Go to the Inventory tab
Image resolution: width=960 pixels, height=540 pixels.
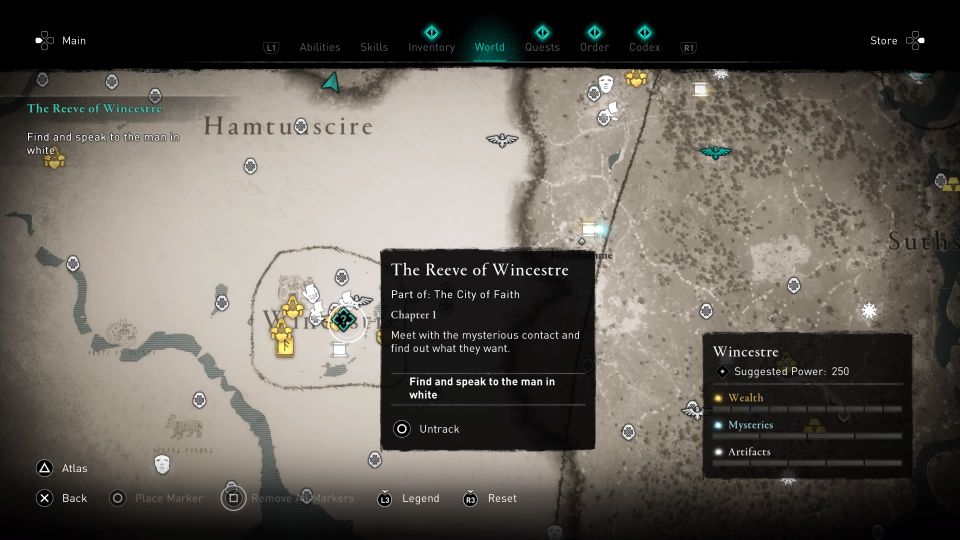pyautogui.click(x=431, y=47)
